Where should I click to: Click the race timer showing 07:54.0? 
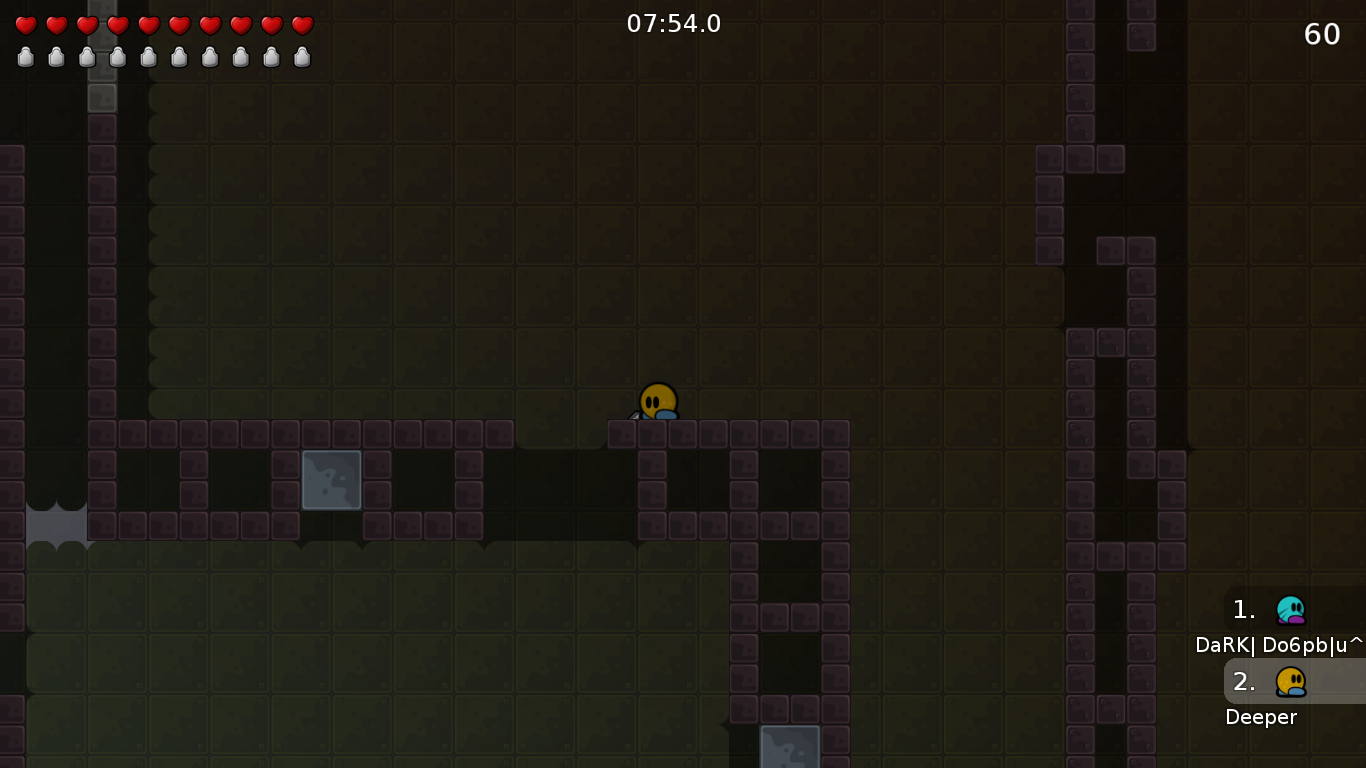click(673, 24)
